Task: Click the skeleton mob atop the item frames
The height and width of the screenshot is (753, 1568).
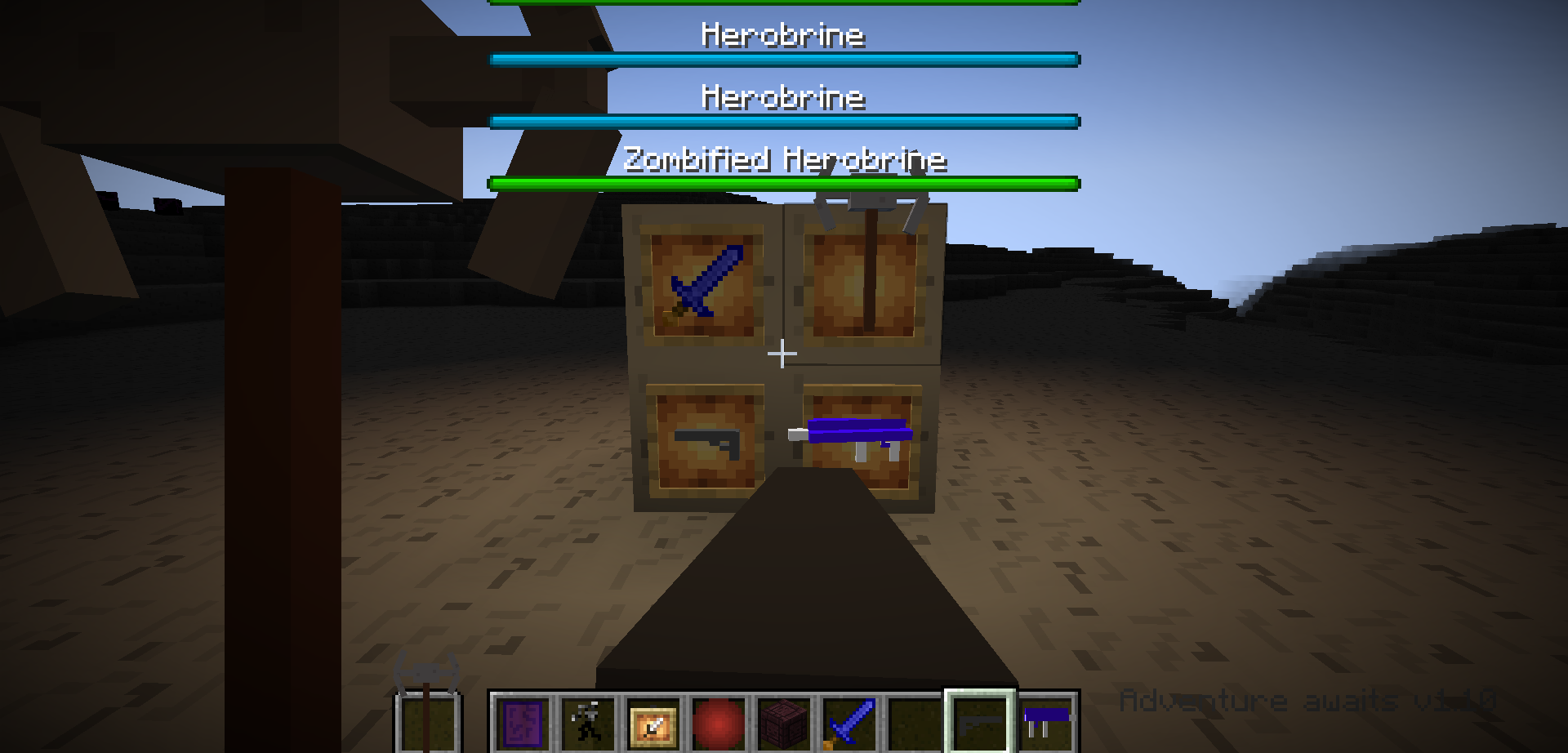Action: 870,200
